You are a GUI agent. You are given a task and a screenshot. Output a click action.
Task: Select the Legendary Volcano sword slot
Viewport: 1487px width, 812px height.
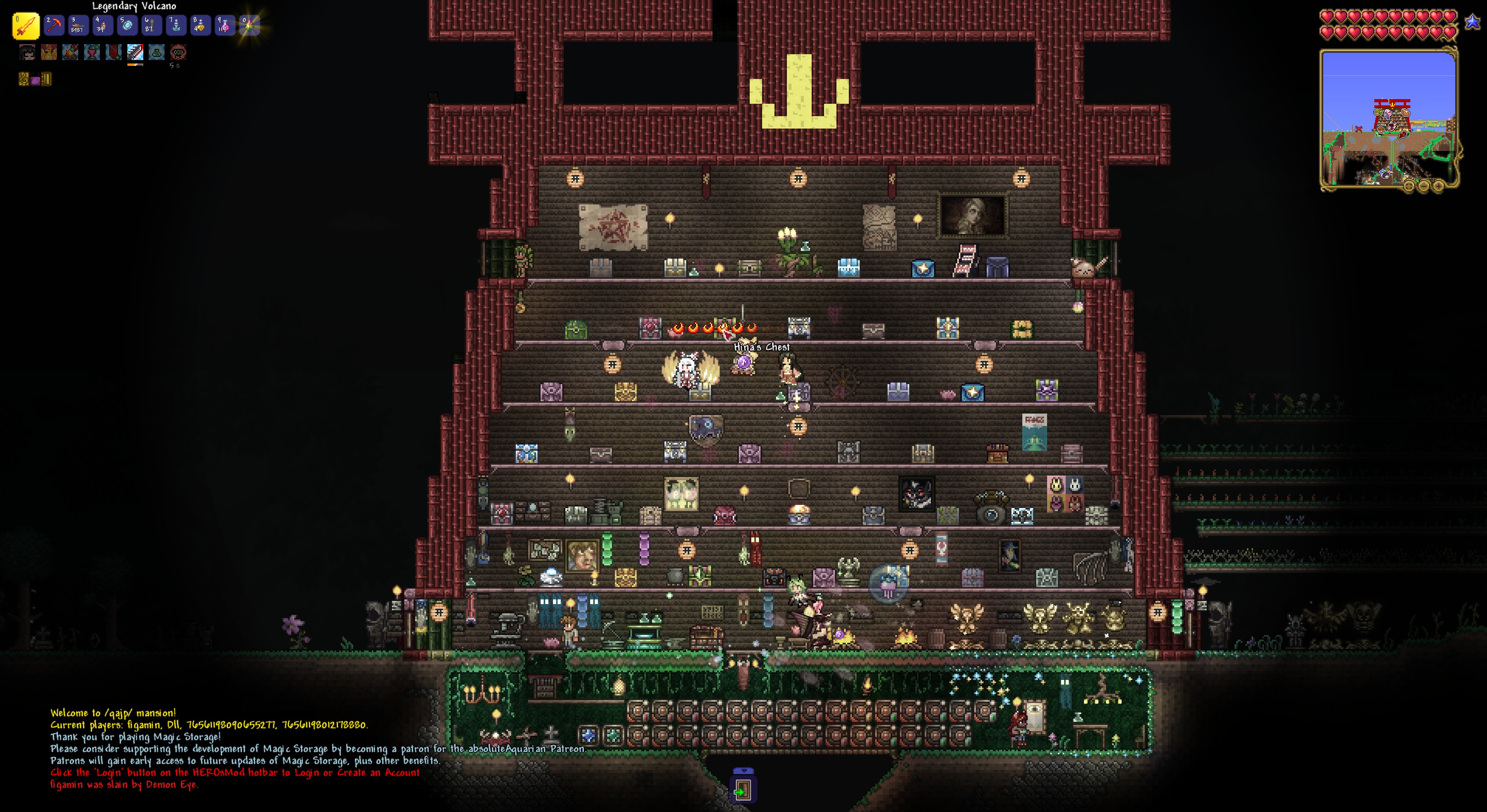[x=26, y=26]
